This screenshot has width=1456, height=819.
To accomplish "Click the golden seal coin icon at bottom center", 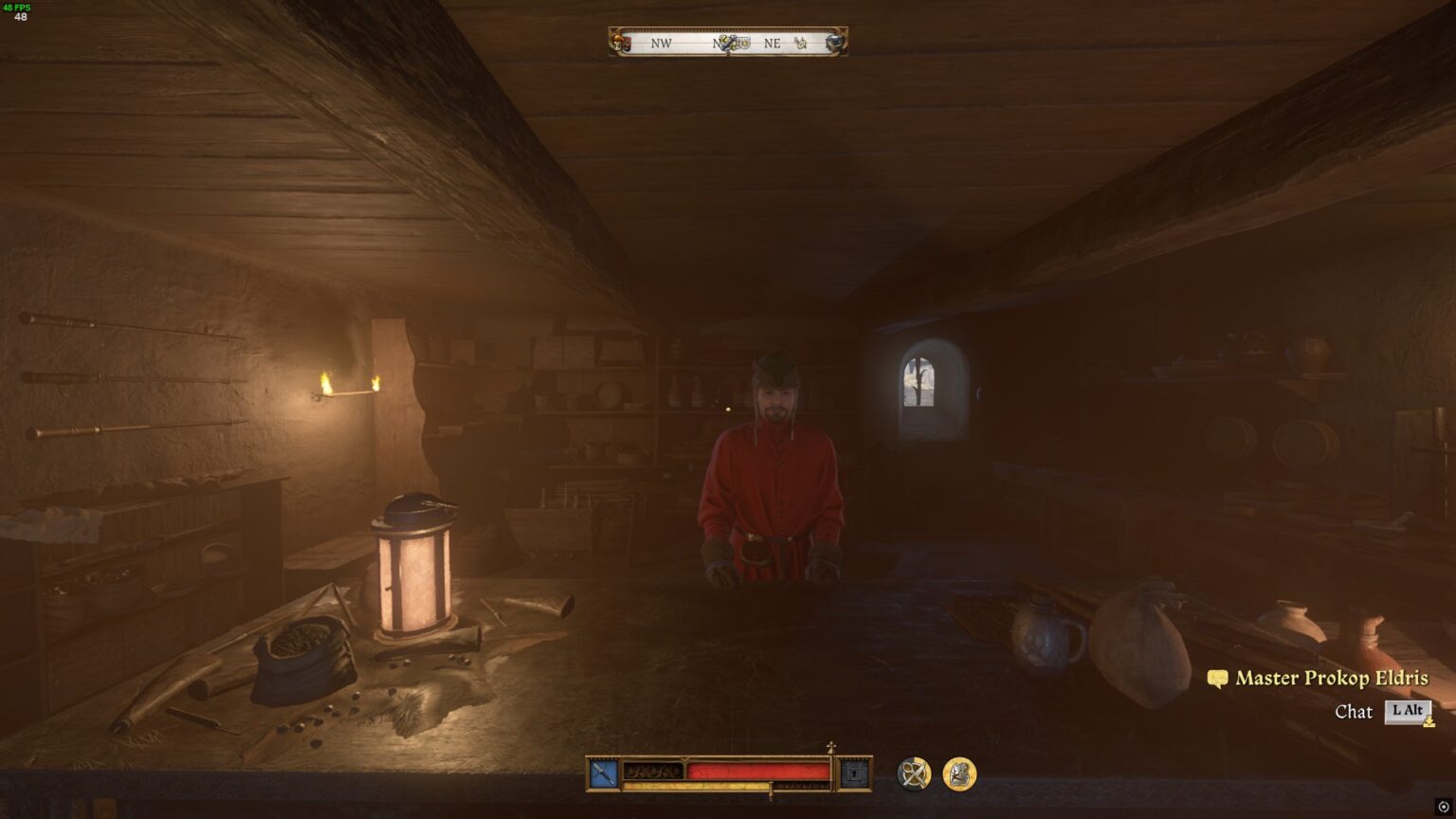I will tap(960, 772).
